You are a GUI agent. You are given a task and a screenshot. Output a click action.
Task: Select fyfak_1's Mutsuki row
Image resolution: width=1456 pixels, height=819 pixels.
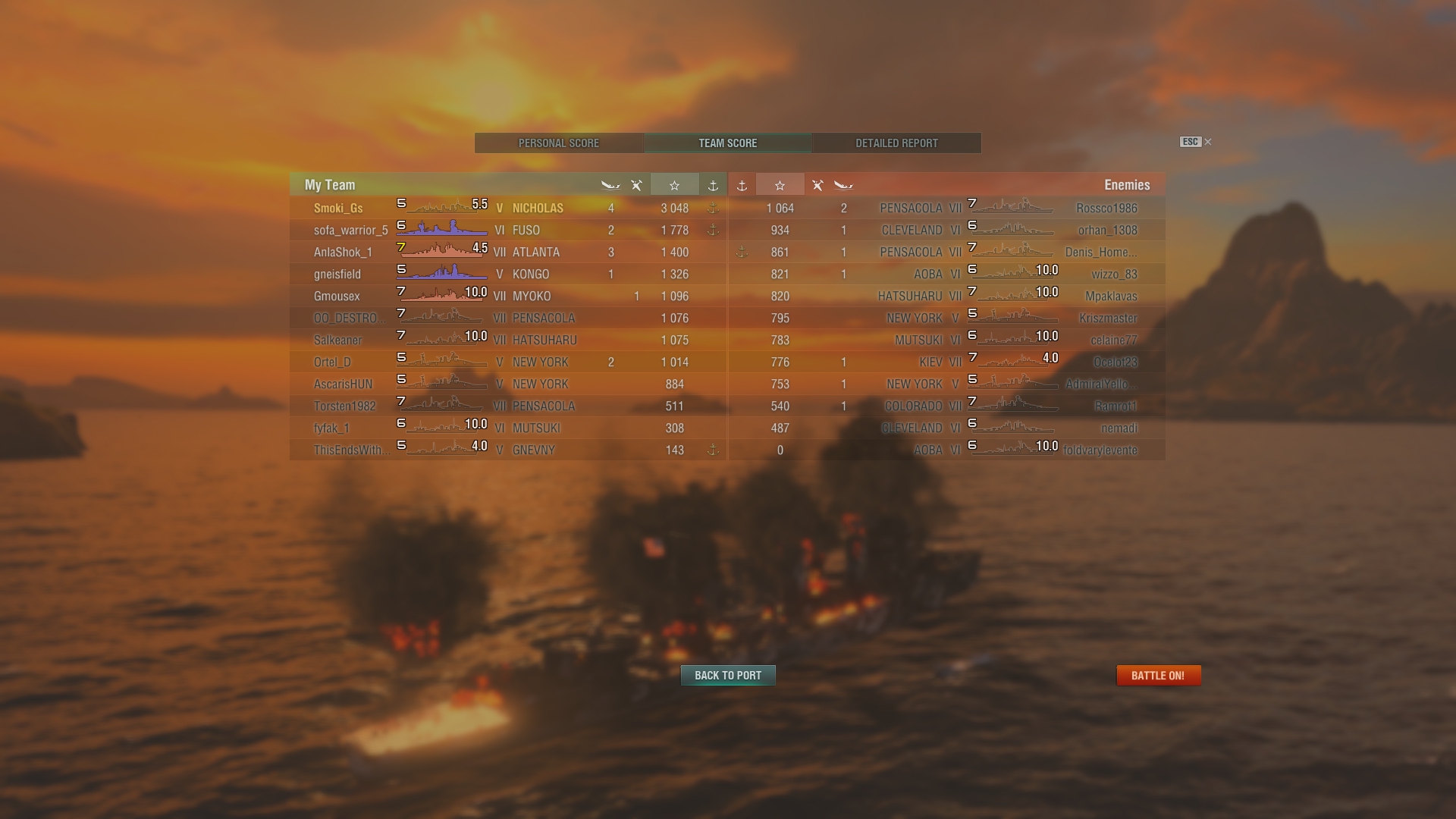click(x=508, y=428)
